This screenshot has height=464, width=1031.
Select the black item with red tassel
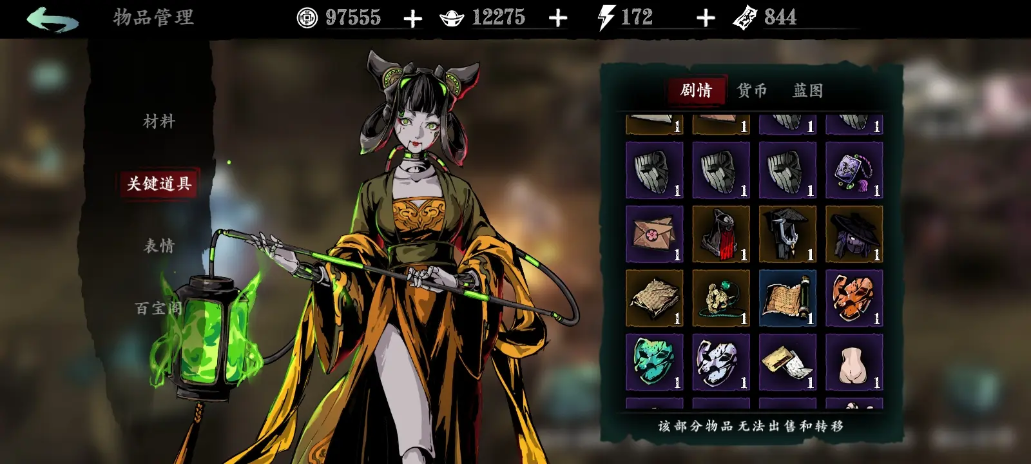tap(720, 234)
